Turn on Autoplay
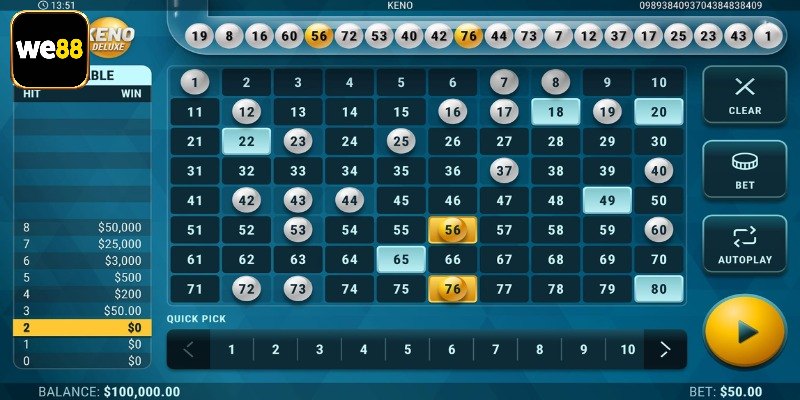The height and width of the screenshot is (400, 800). (x=744, y=244)
